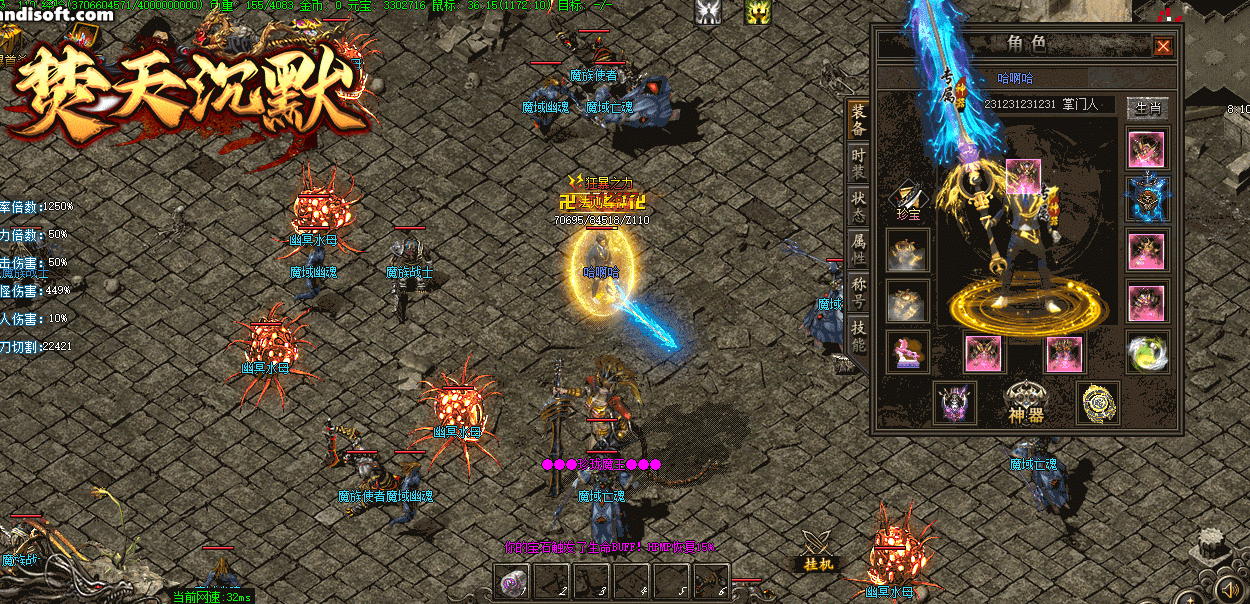Select the green swirl orb equipment slot

[x=1147, y=352]
